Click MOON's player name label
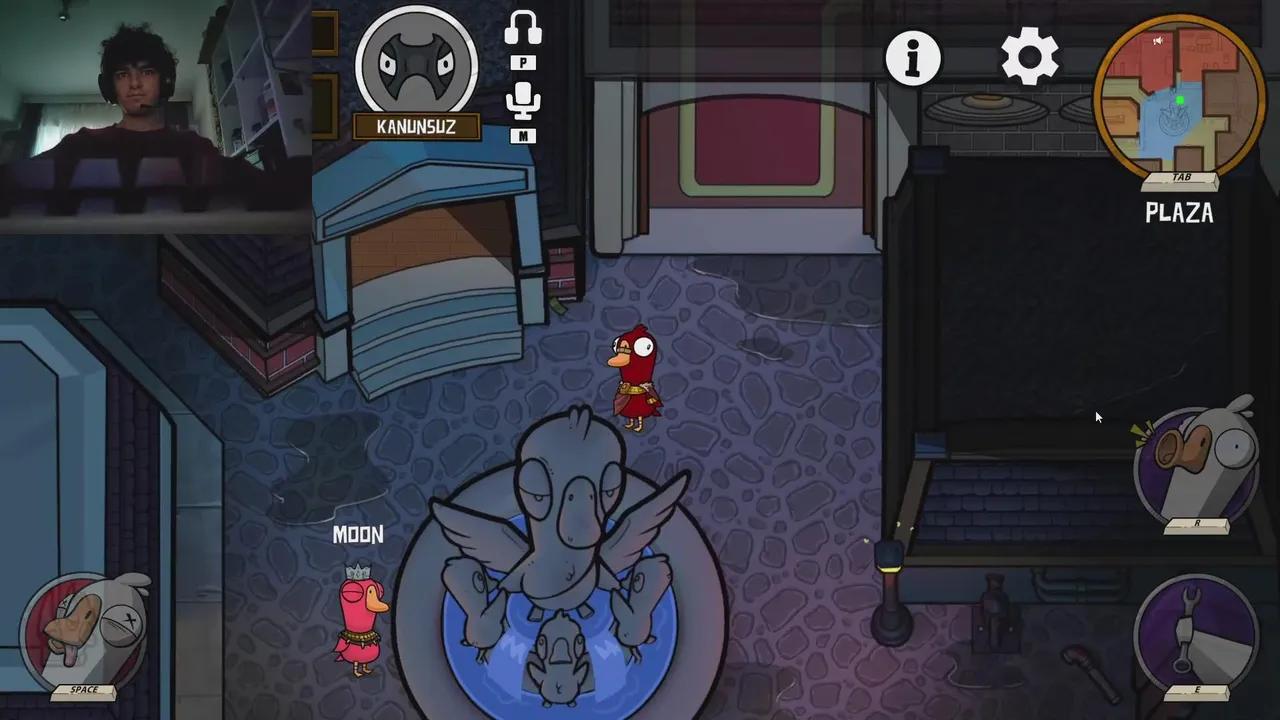Viewport: 1280px width, 720px height. tap(358, 535)
